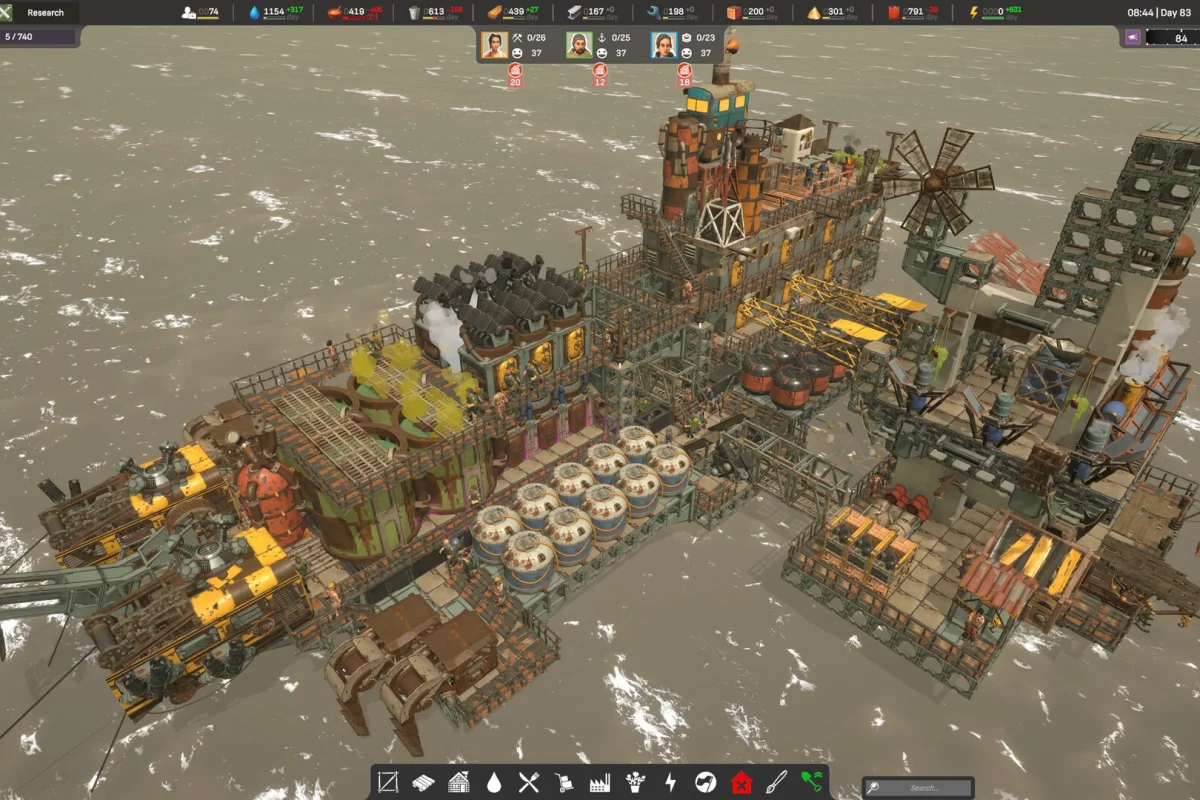Screen dimensions: 1200x800
Task: Open the lightning bolt power category
Action: [671, 782]
